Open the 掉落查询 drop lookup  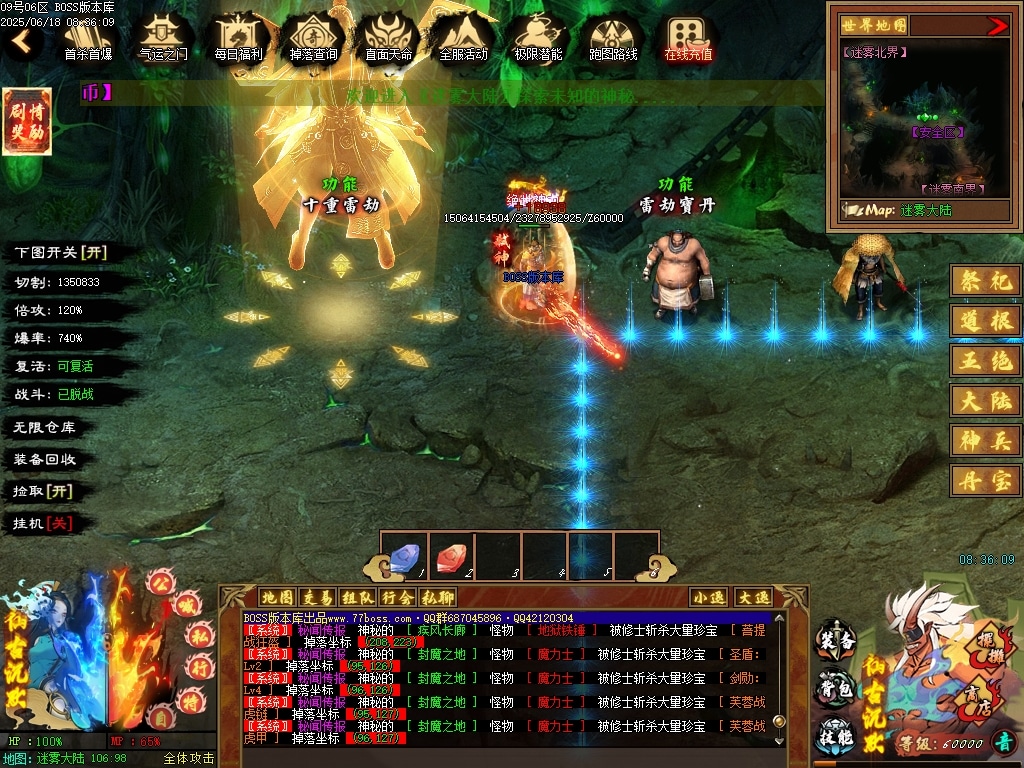(x=313, y=38)
